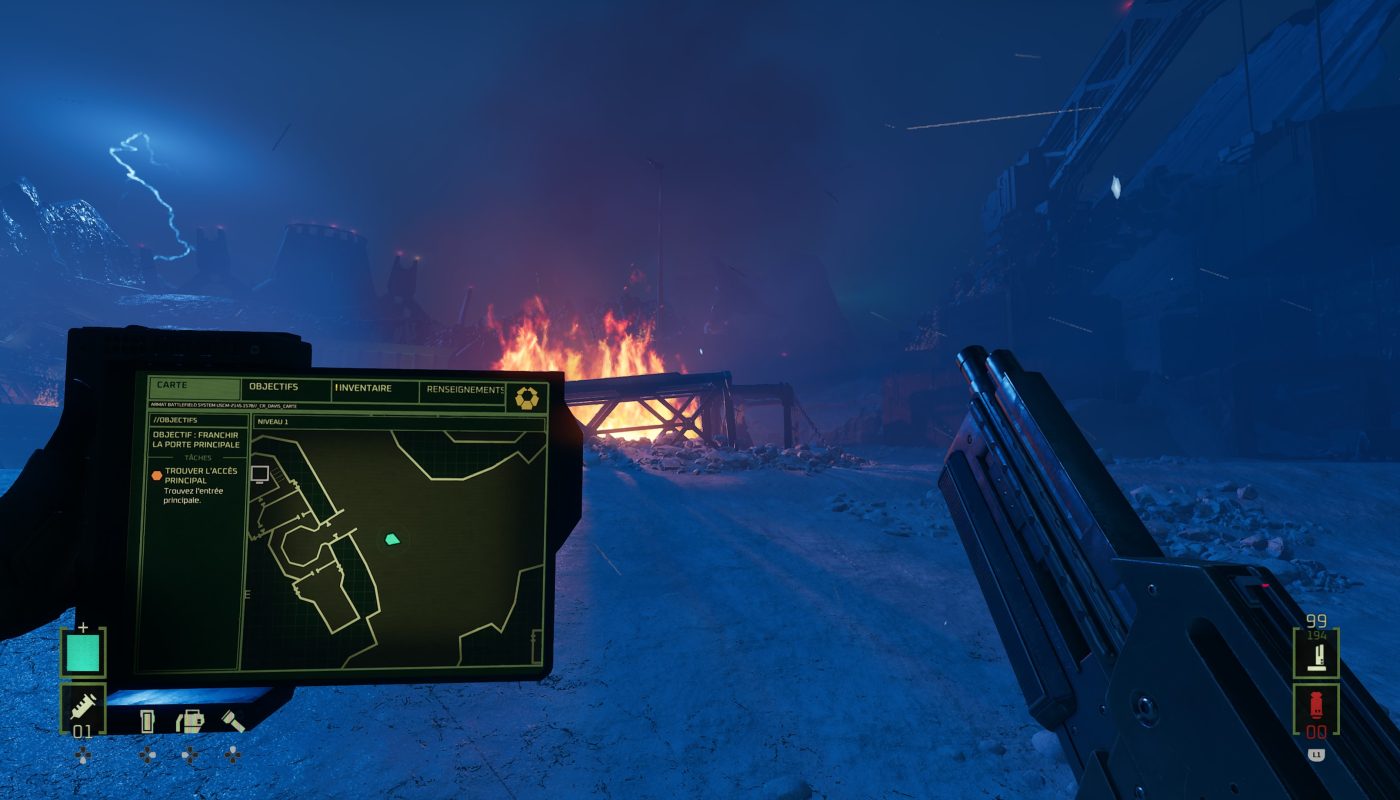1400x800 pixels.
Task: Click the teal player marker on the map
Action: point(393,539)
